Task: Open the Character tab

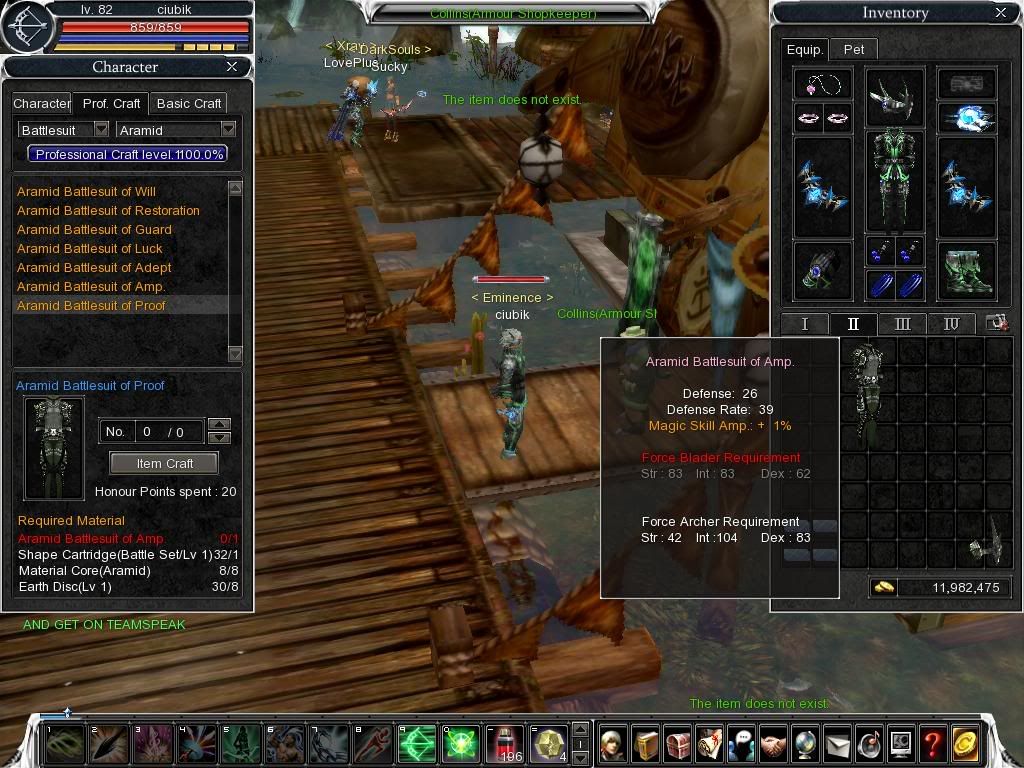Action: pyautogui.click(x=41, y=103)
